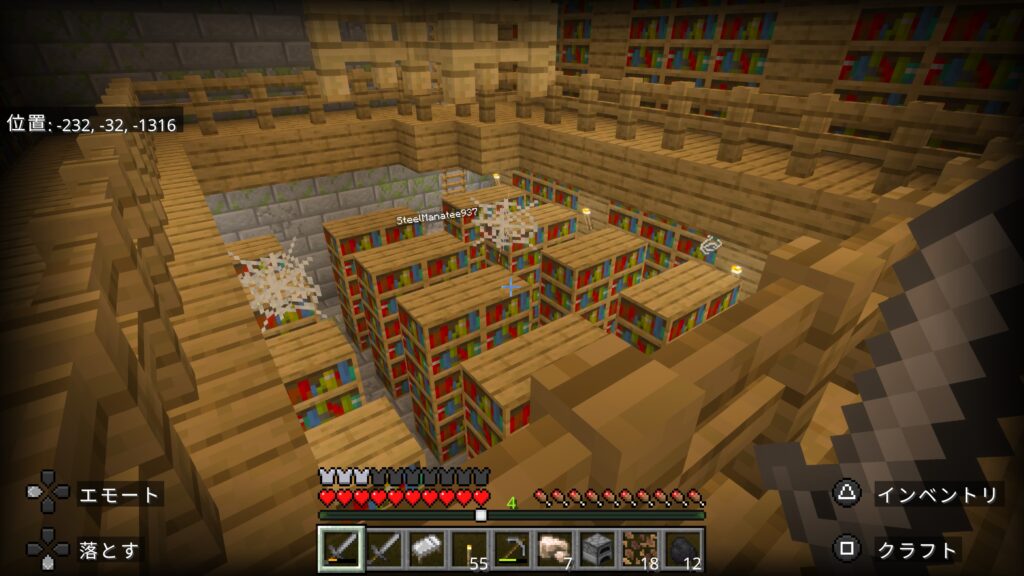Viewport: 1024px width, 576px height.
Task: Choose the iron ingot hotbar slot
Action: 427,548
